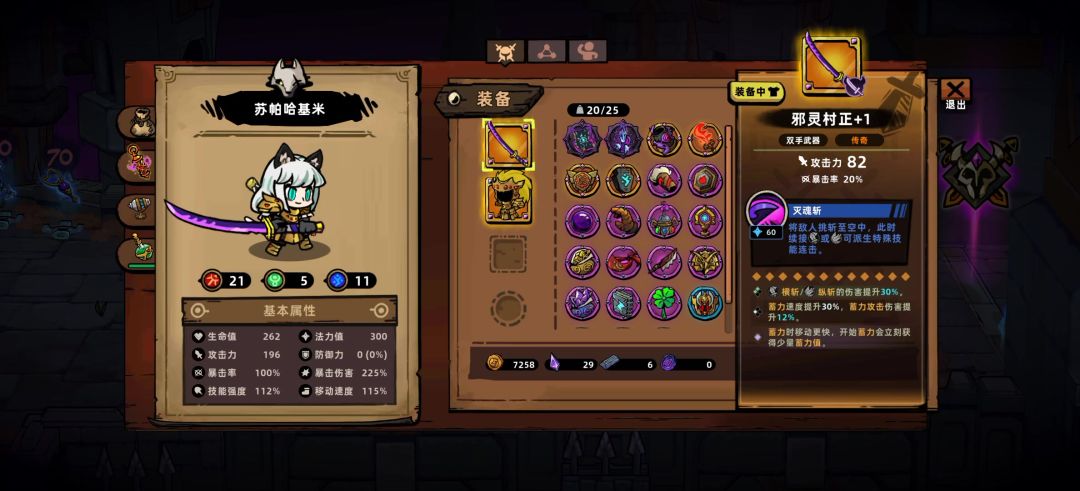The height and width of the screenshot is (491, 1080).
Task: Select the equipped golden armor slot
Action: 509,198
